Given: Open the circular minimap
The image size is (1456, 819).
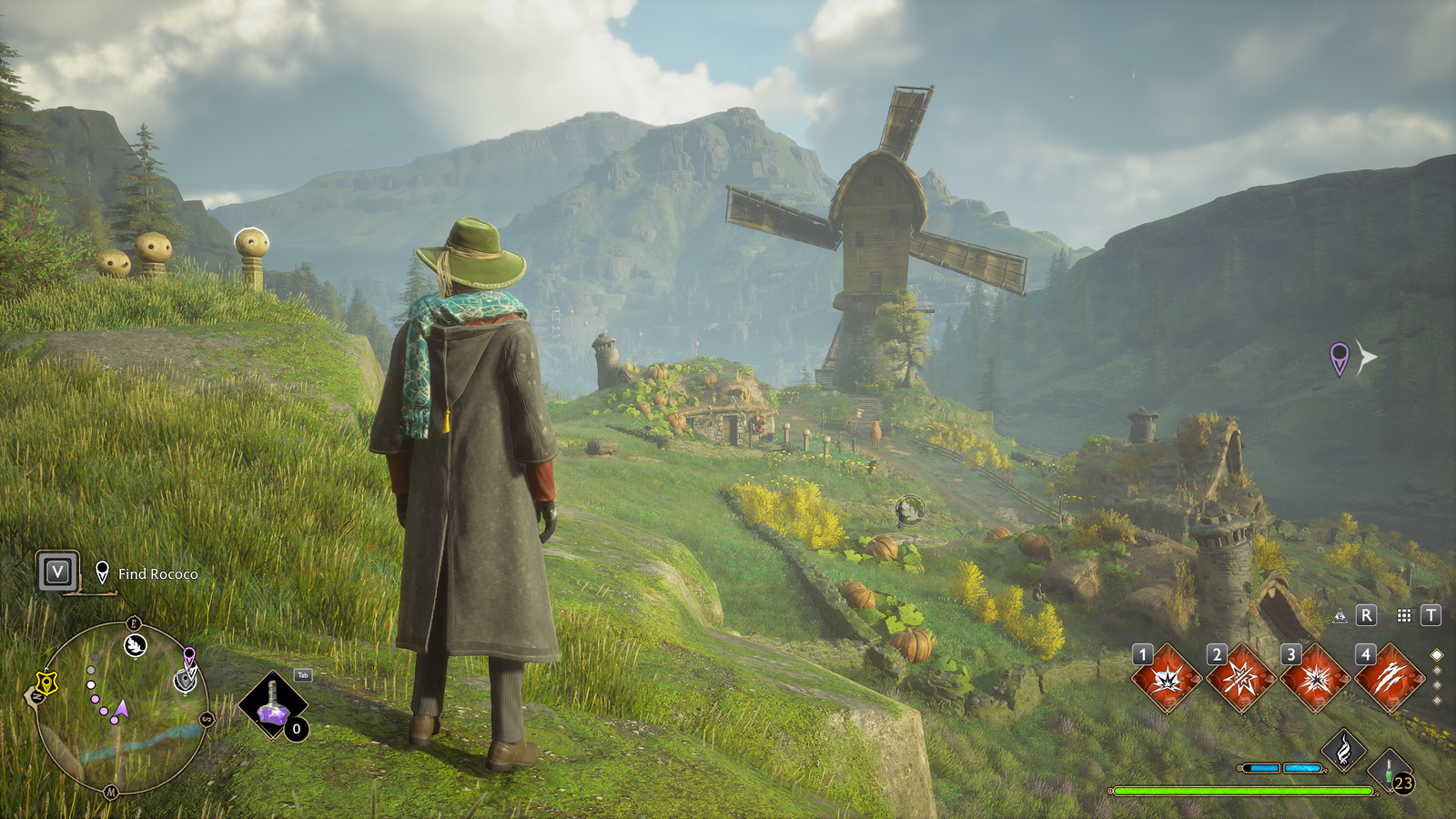Looking at the screenshot, I should click(121, 707).
